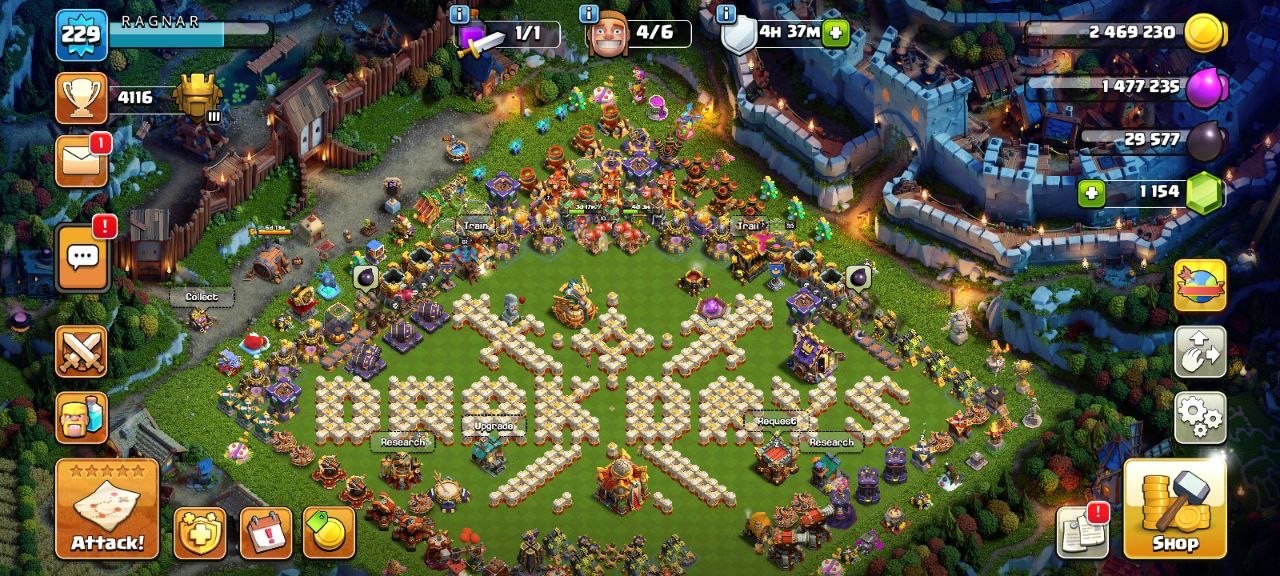This screenshot has height=576, width=1280.
Task: Tap the Request bubble above clan castle
Action: pyautogui.click(x=776, y=422)
